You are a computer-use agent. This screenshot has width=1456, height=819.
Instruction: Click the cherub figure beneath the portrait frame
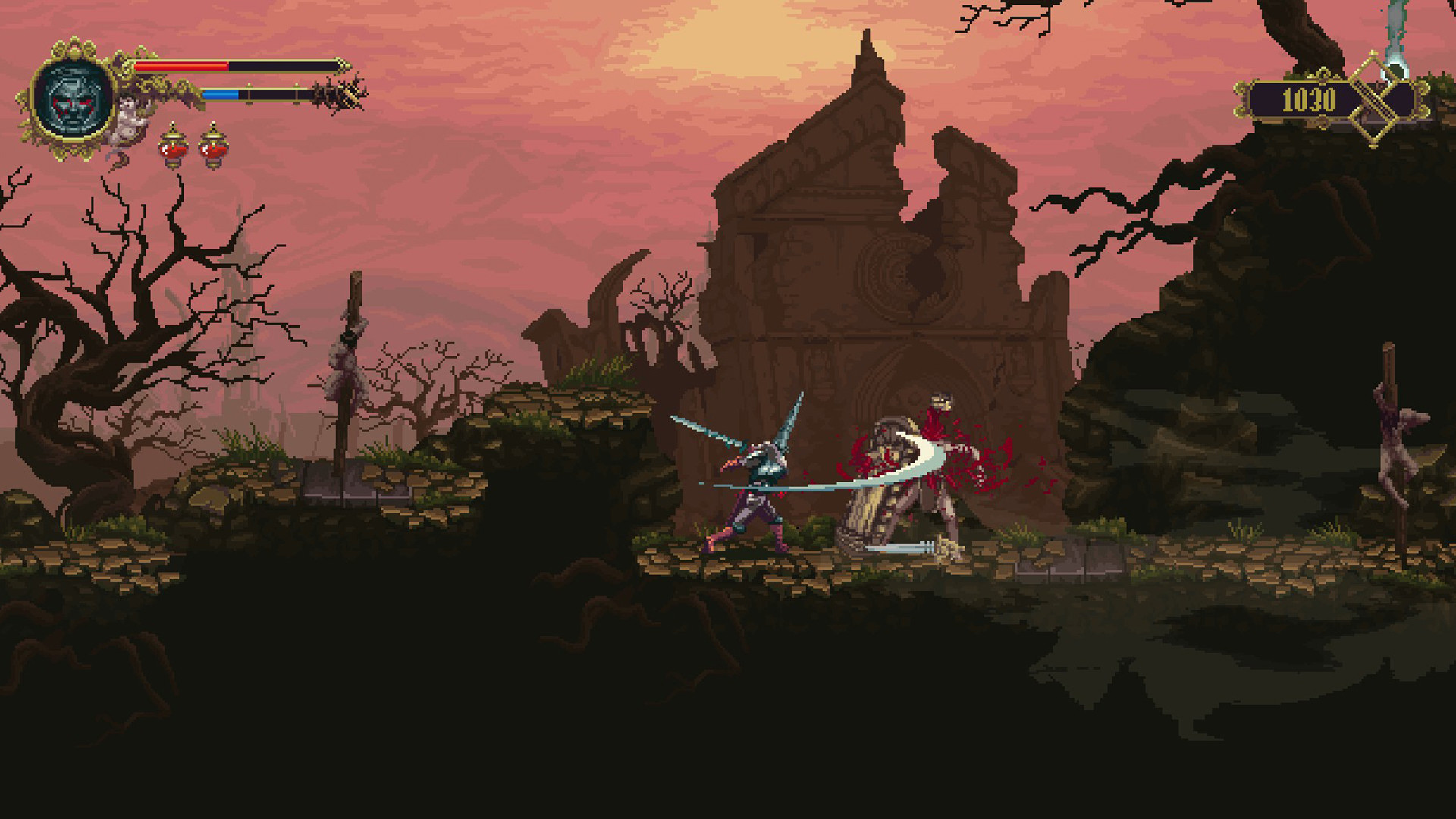[127, 121]
